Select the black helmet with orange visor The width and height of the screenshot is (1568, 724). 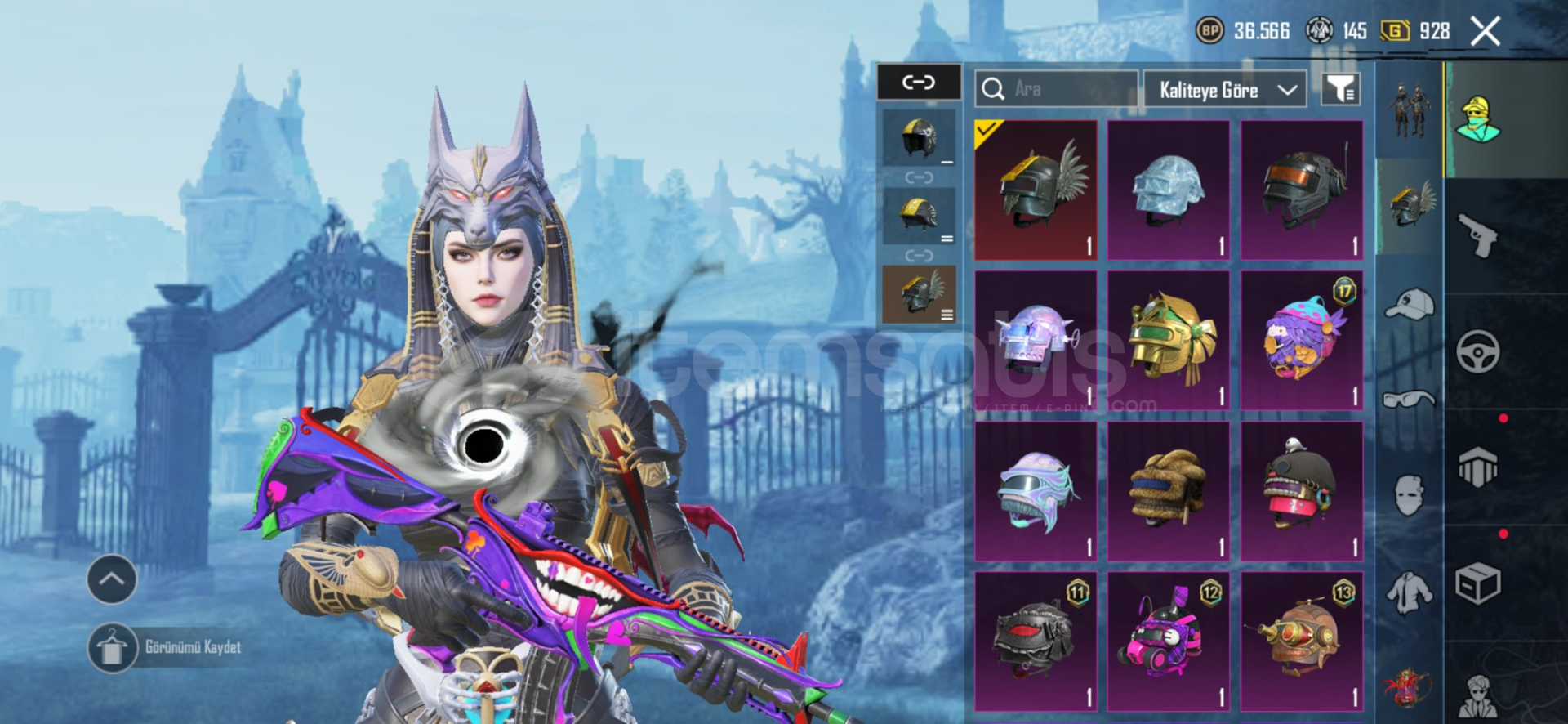click(x=1302, y=190)
